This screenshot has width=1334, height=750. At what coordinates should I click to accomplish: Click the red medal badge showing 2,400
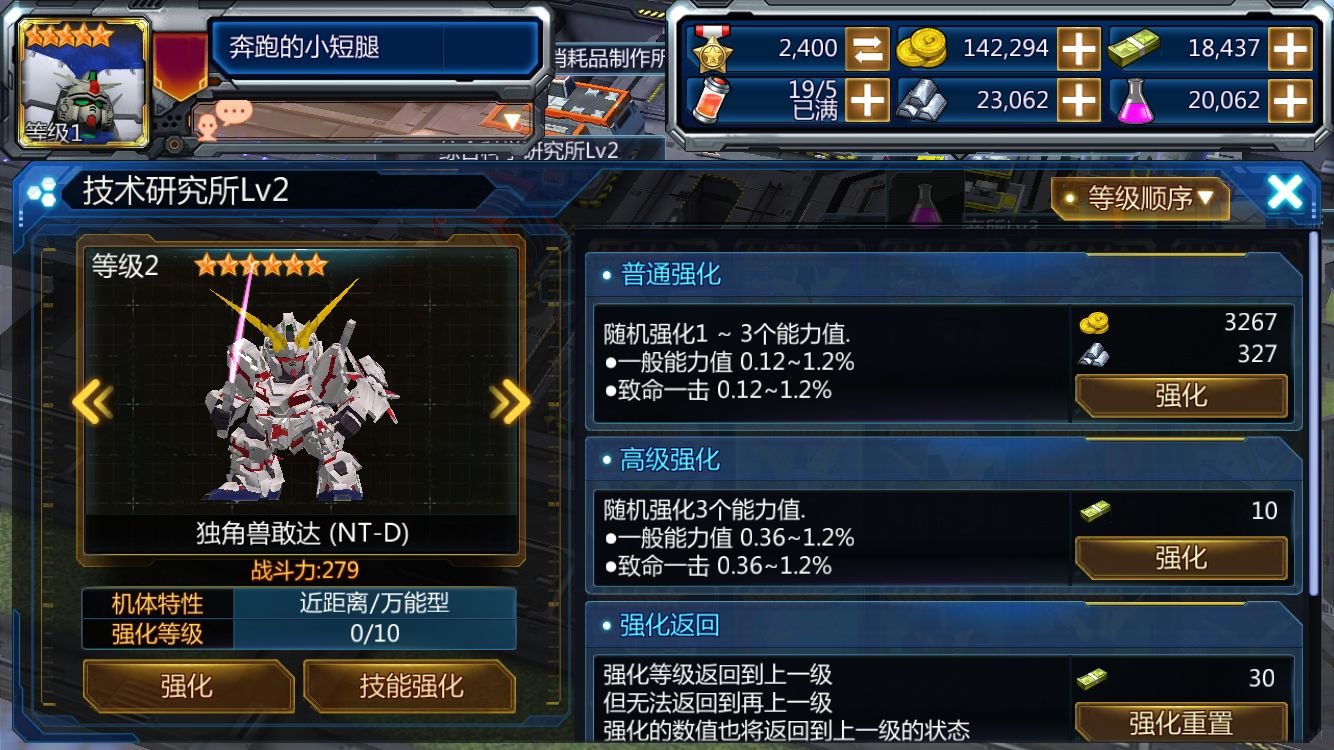712,47
